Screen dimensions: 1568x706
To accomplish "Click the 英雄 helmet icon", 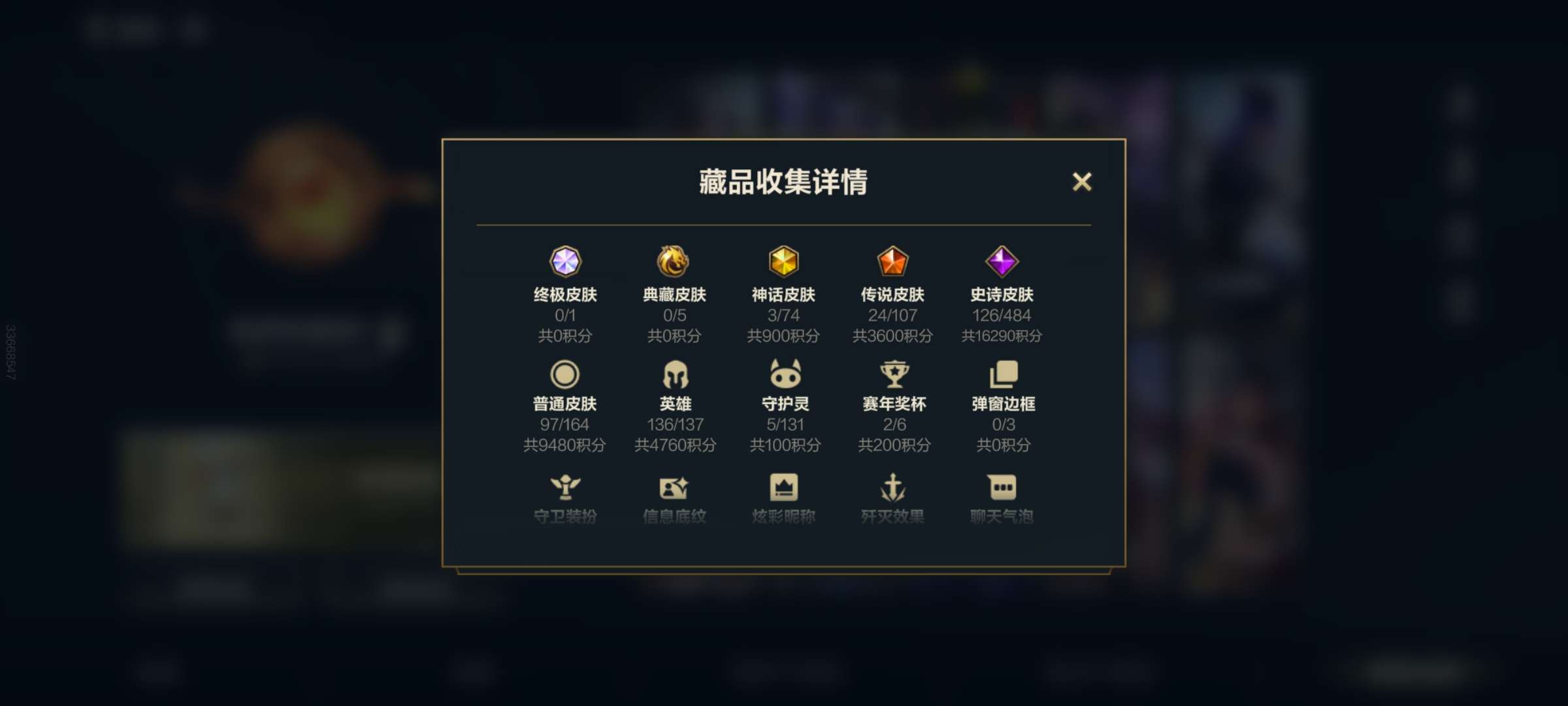I will [x=676, y=374].
